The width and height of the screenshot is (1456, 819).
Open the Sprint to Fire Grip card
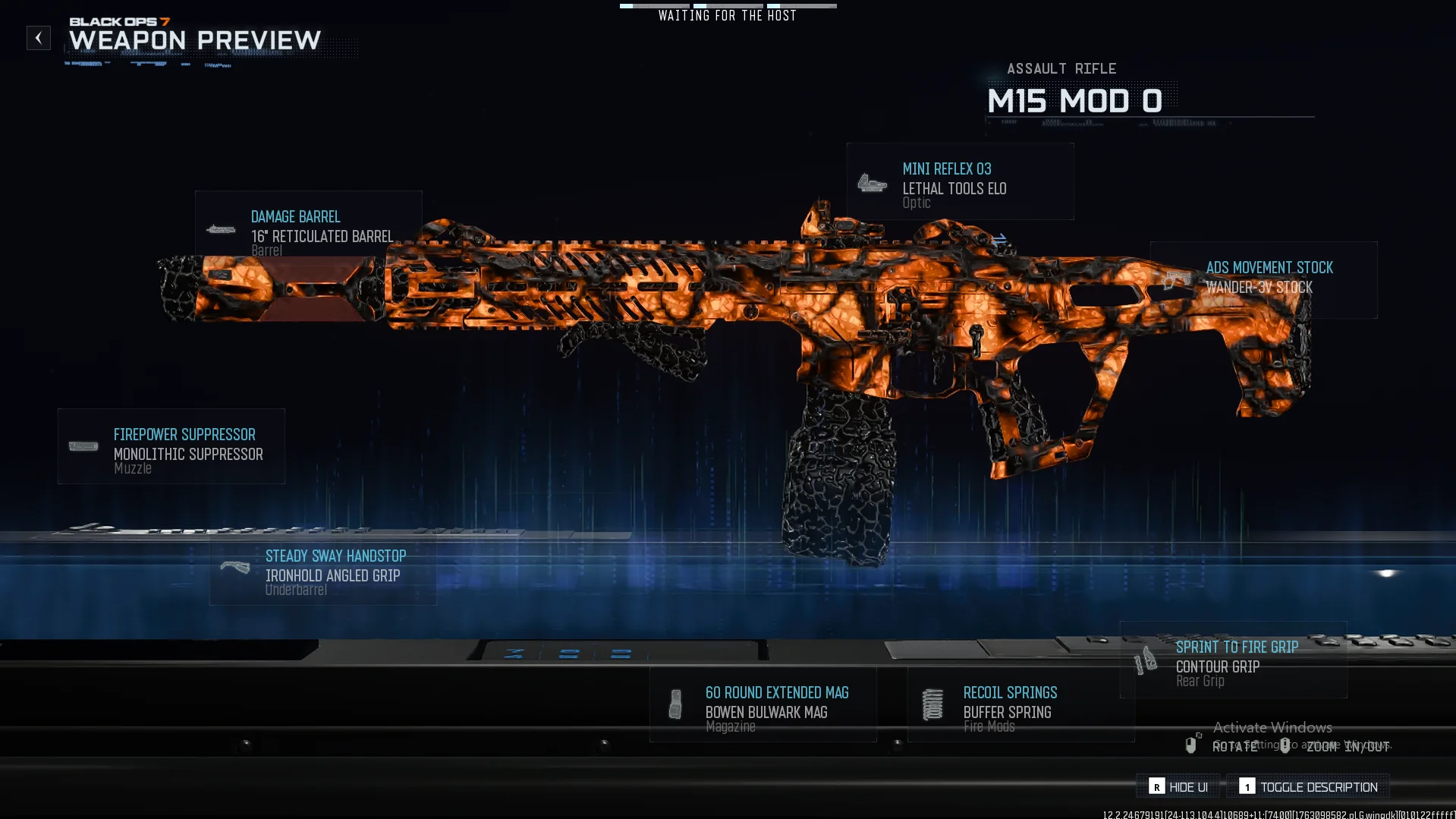(x=1234, y=660)
